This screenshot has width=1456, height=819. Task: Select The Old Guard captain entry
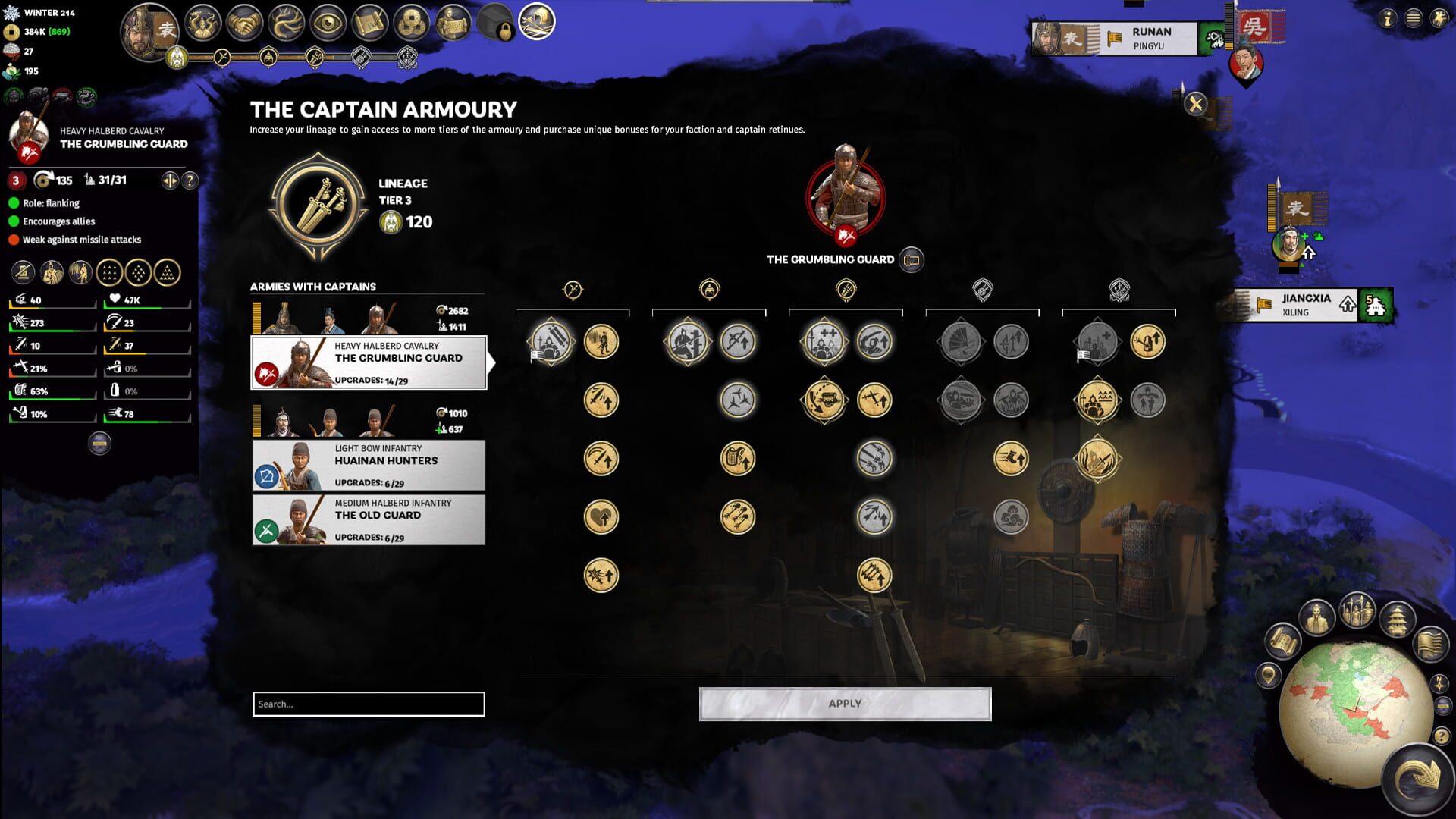pyautogui.click(x=368, y=519)
